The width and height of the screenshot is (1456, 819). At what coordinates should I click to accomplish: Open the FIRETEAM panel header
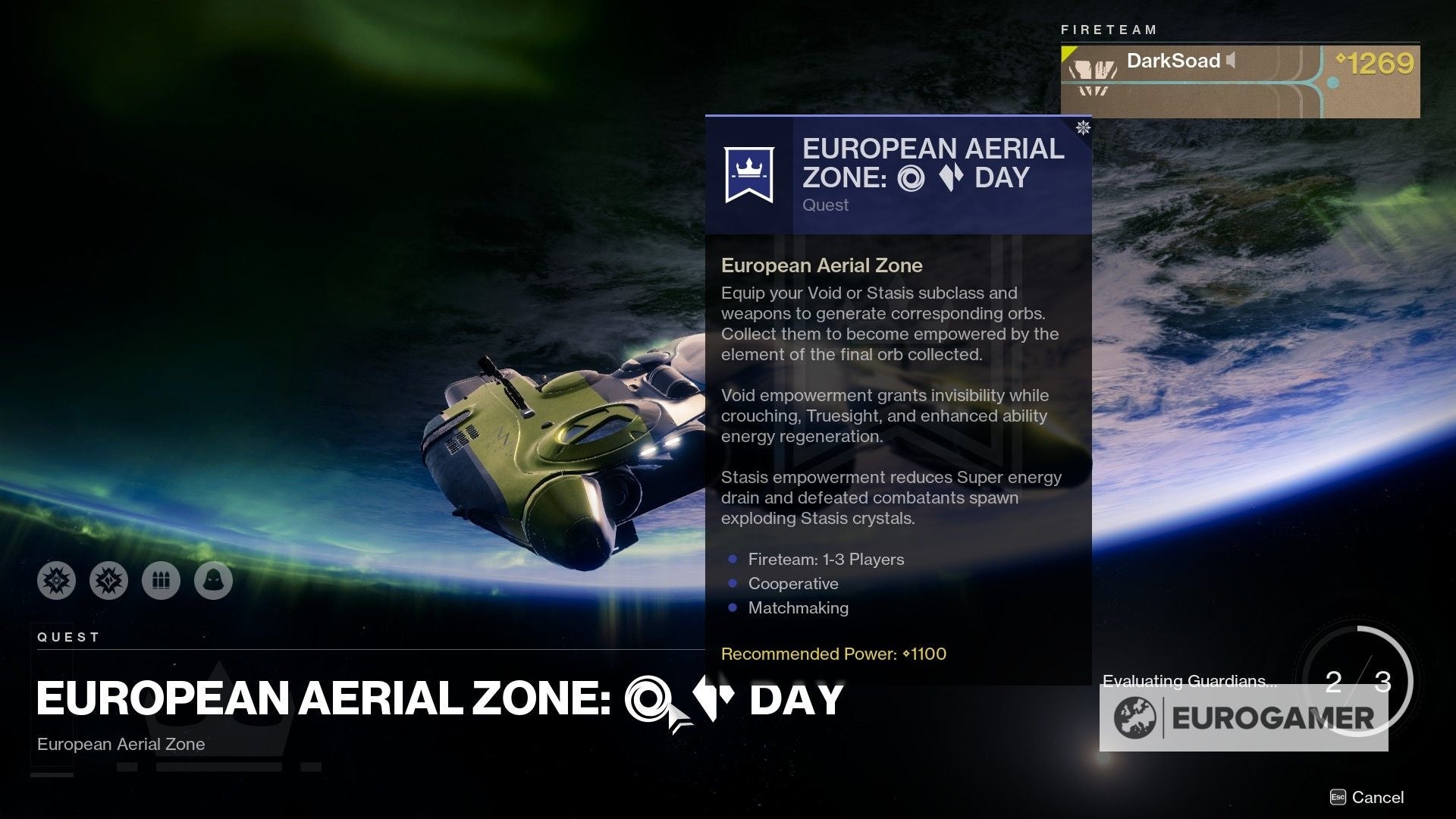[x=1107, y=30]
